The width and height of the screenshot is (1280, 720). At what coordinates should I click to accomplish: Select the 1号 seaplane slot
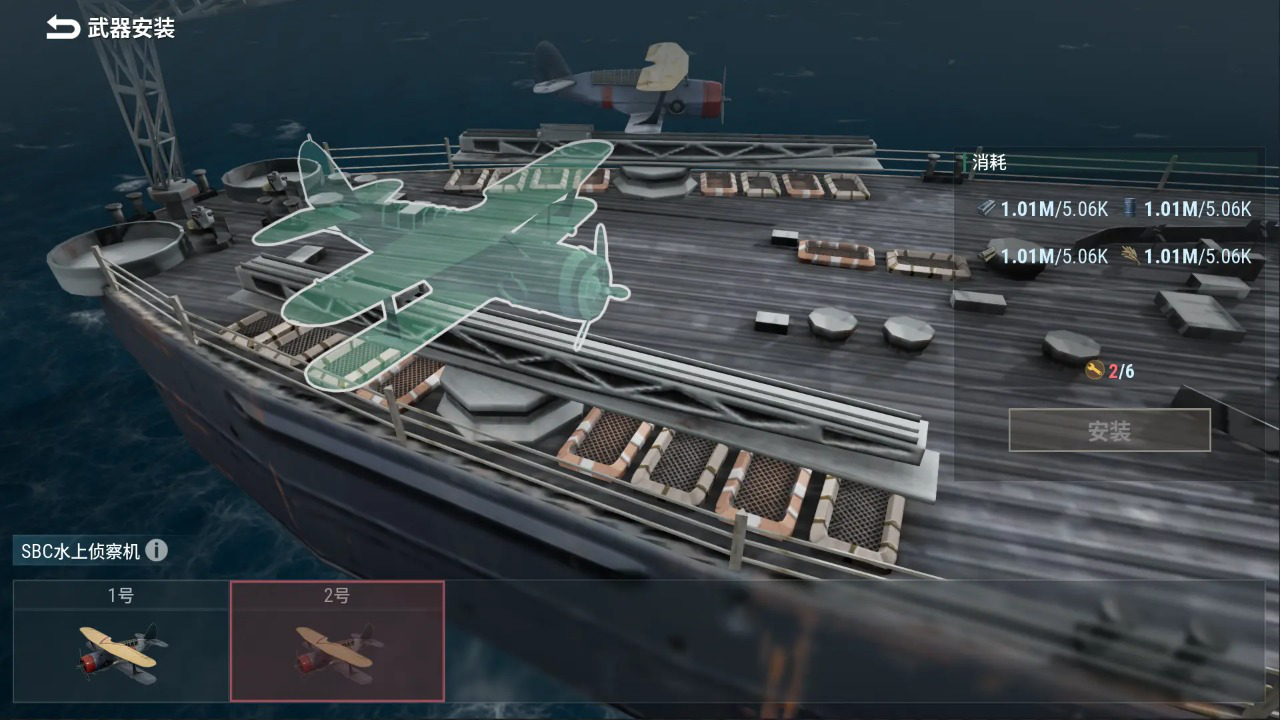click(121, 641)
